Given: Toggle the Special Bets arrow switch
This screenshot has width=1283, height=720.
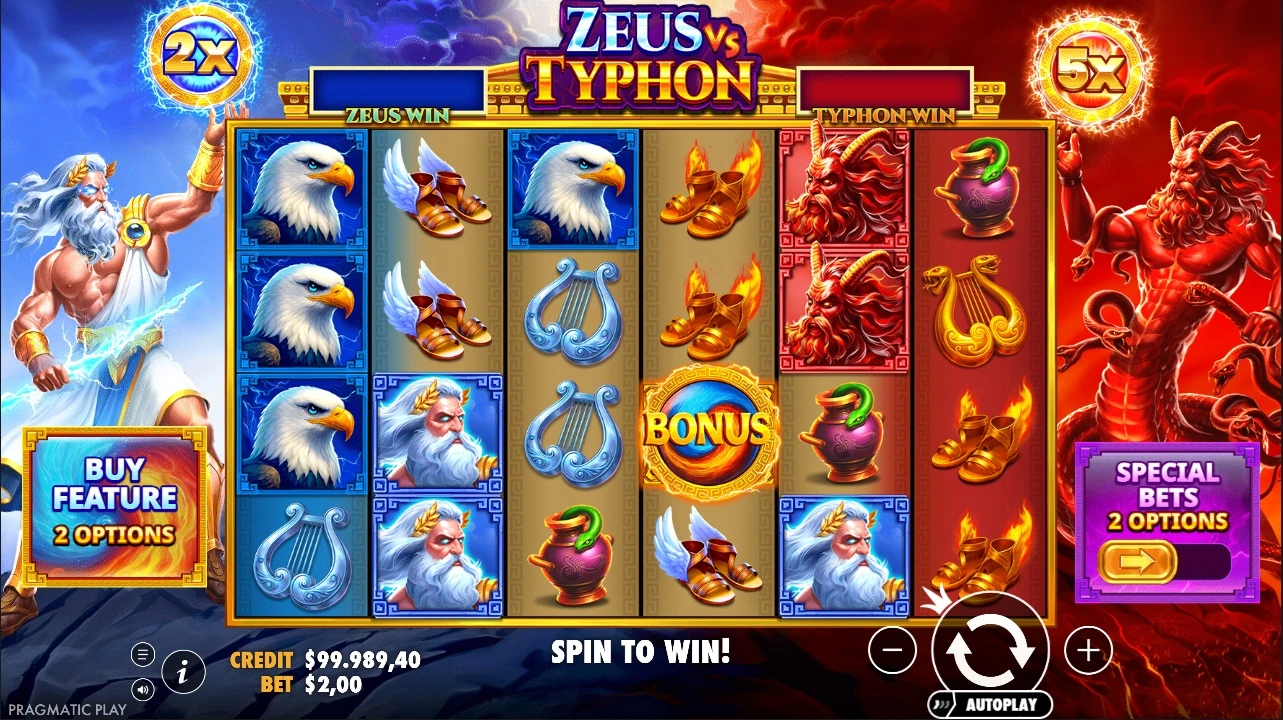Looking at the screenshot, I should pos(1134,563).
